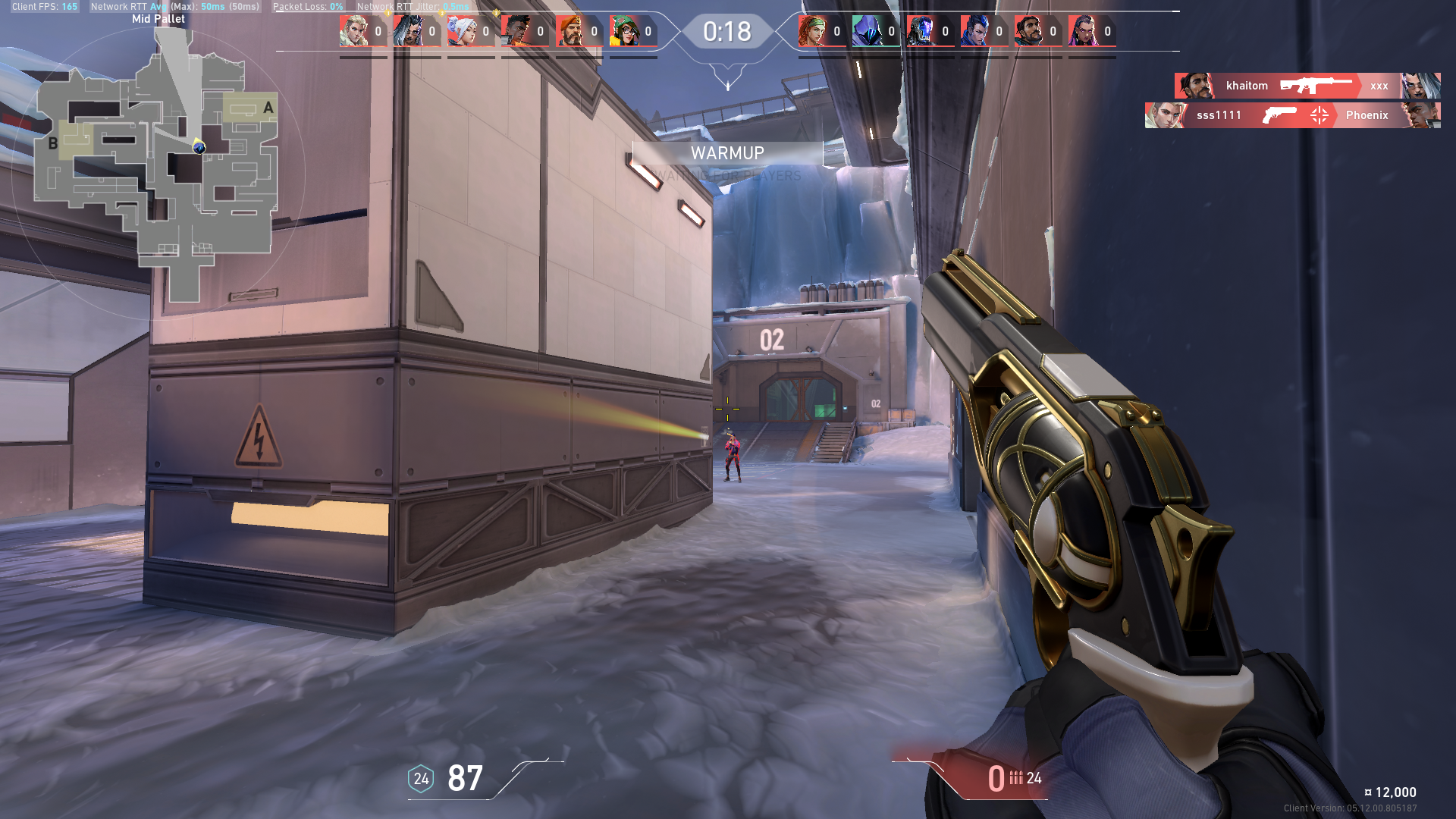Select the Omen agent portrait

coord(865,32)
